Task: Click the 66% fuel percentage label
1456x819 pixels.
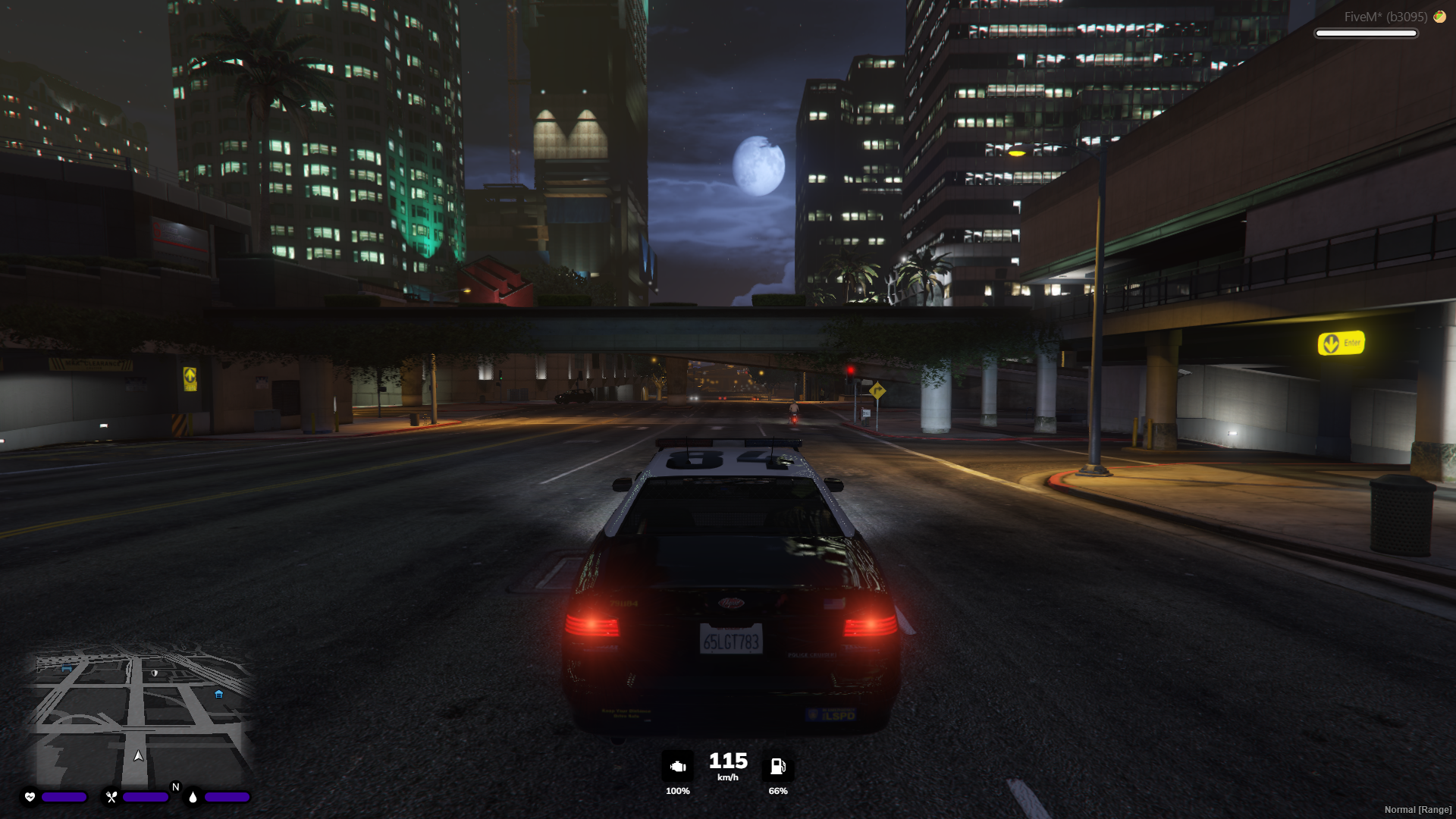Action: click(x=778, y=791)
